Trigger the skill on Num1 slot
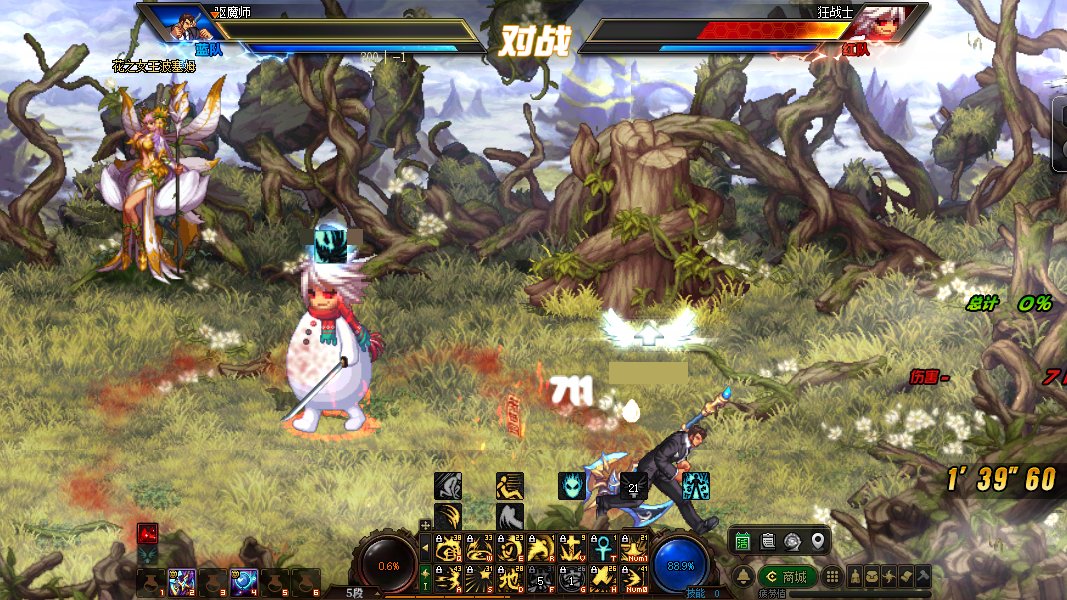Image resolution: width=1067 pixels, height=600 pixels. (x=635, y=547)
